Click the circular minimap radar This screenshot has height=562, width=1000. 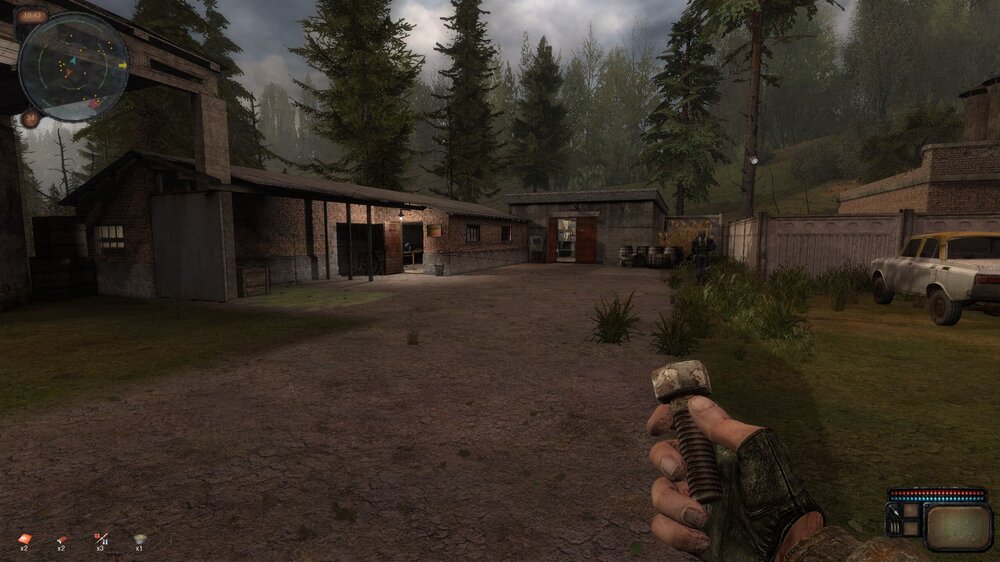tap(73, 67)
